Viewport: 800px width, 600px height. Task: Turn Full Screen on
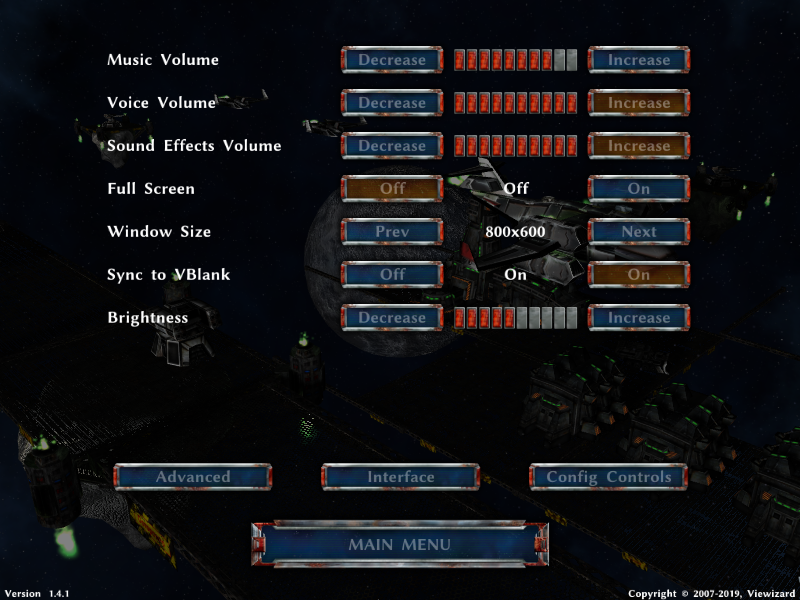(x=639, y=189)
